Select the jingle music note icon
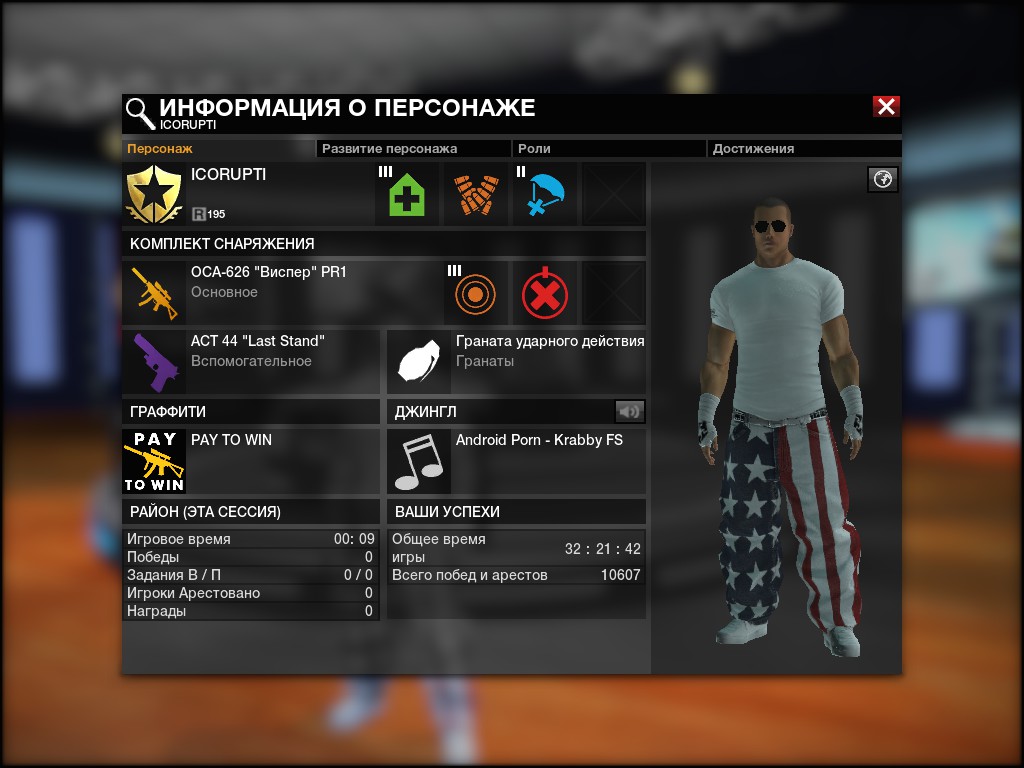The width and height of the screenshot is (1024, 768). coord(419,461)
